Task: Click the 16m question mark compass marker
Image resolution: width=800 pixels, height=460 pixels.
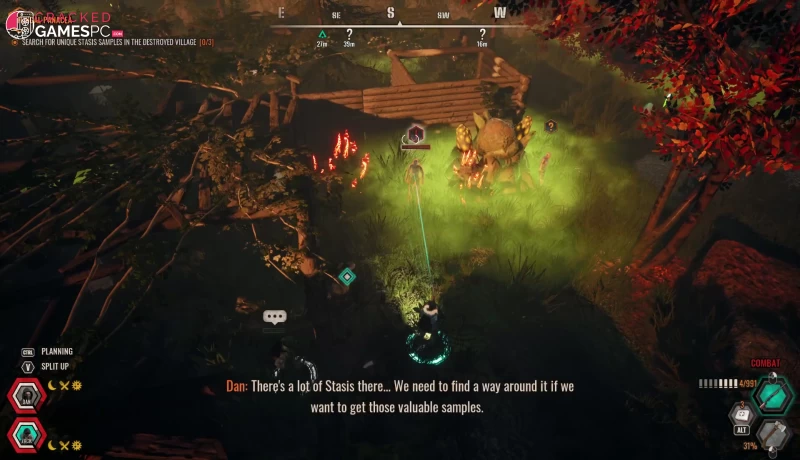Action: tap(482, 34)
